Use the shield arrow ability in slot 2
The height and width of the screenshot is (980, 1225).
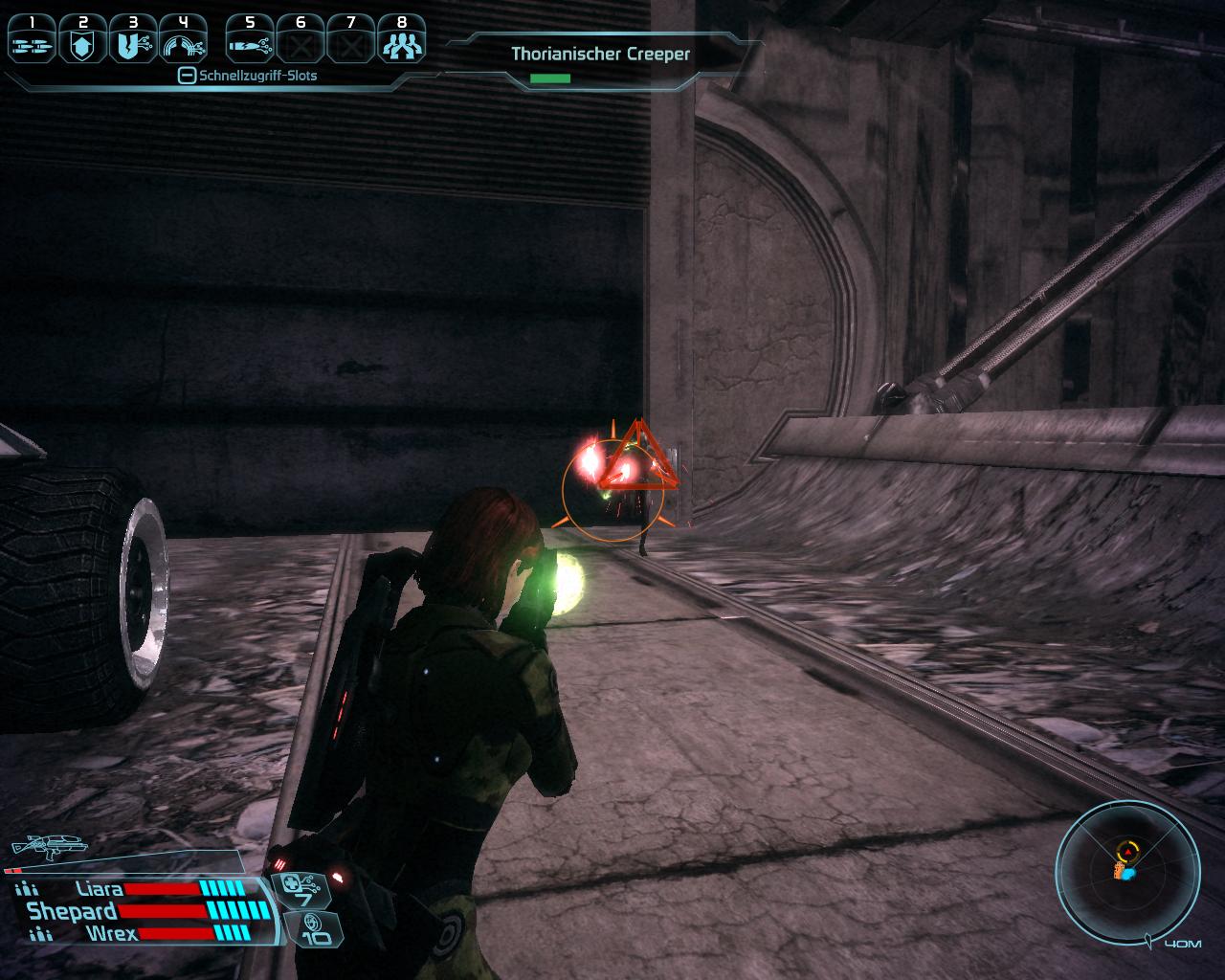(x=82, y=39)
